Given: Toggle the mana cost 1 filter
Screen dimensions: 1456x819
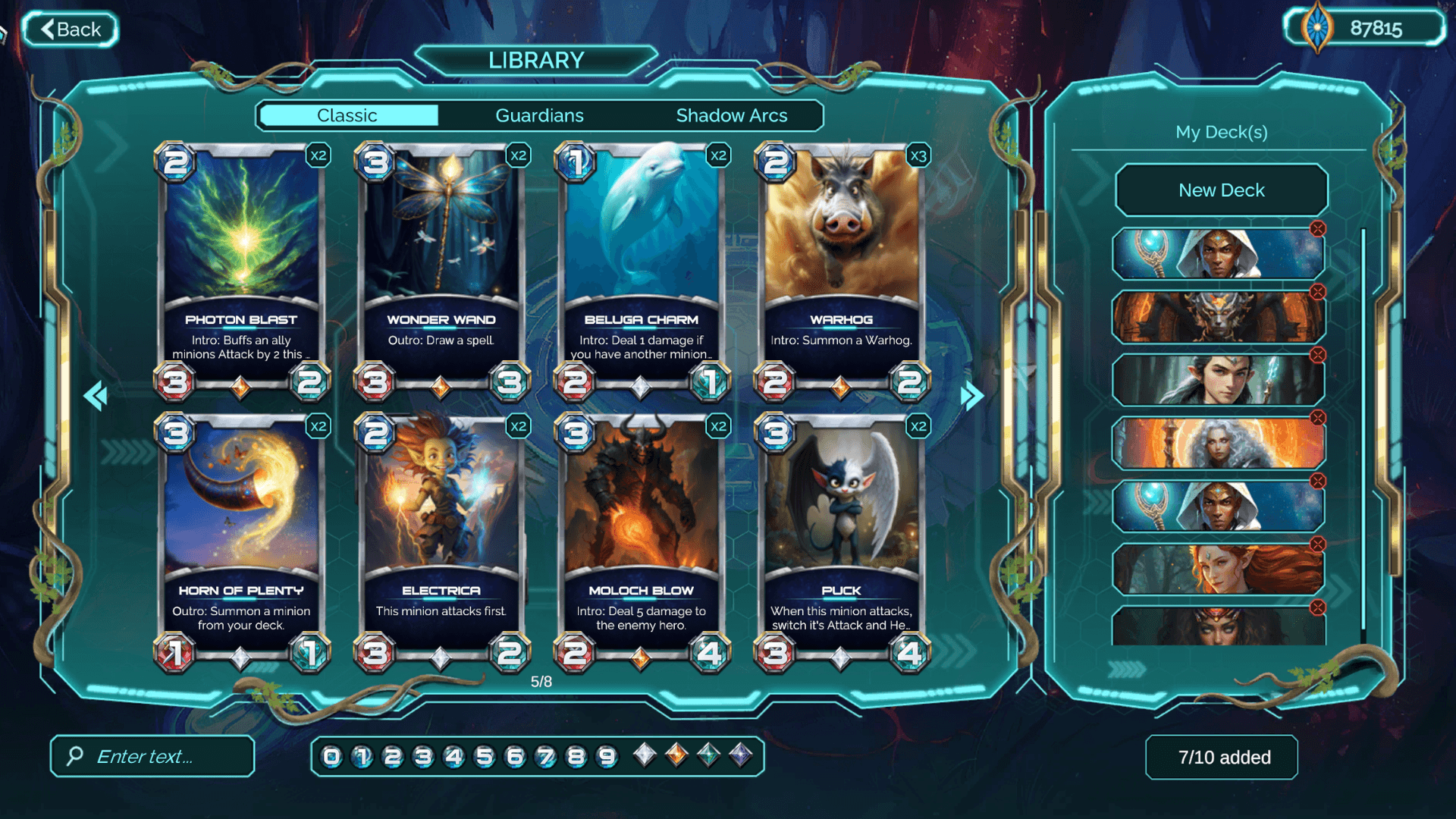Looking at the screenshot, I should pos(362,756).
